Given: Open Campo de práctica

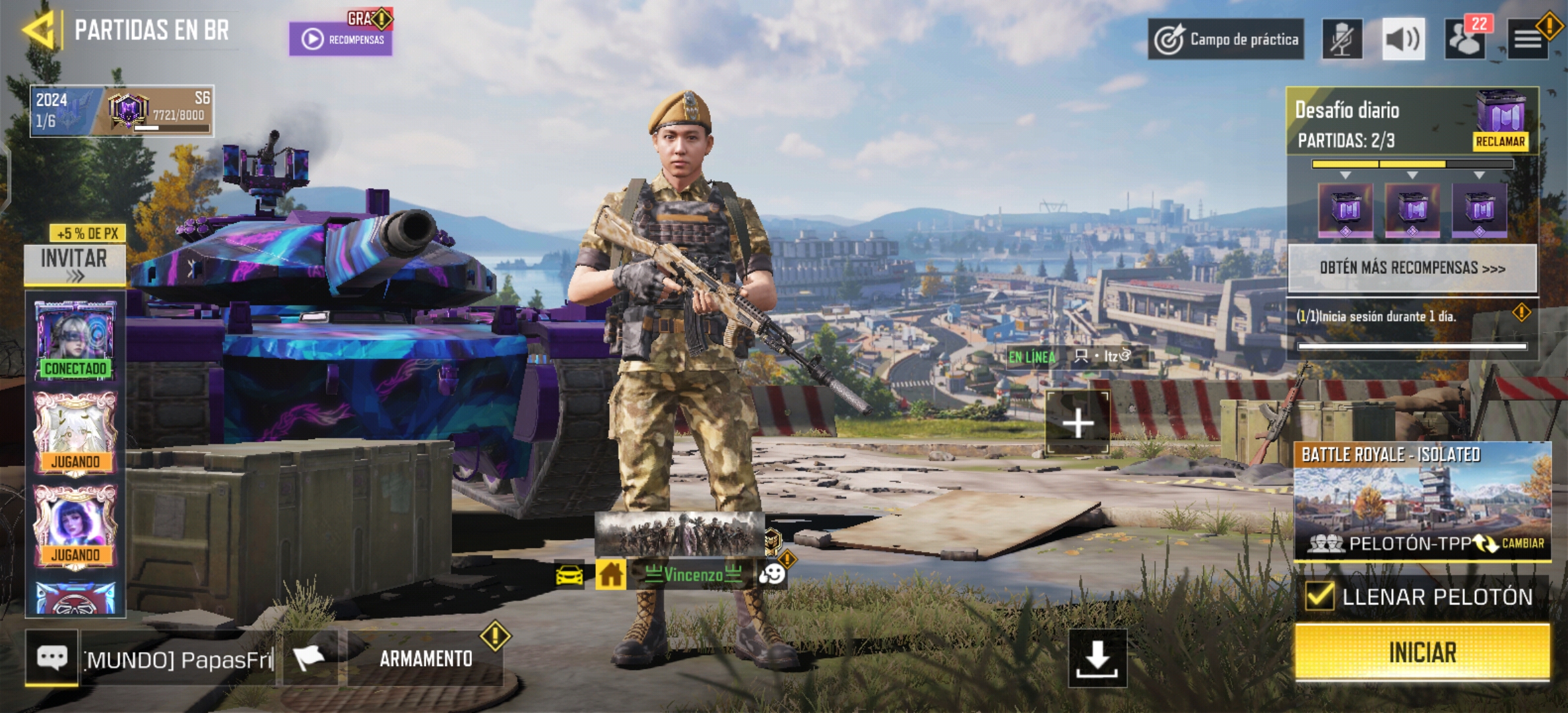Looking at the screenshot, I should [1226, 40].
